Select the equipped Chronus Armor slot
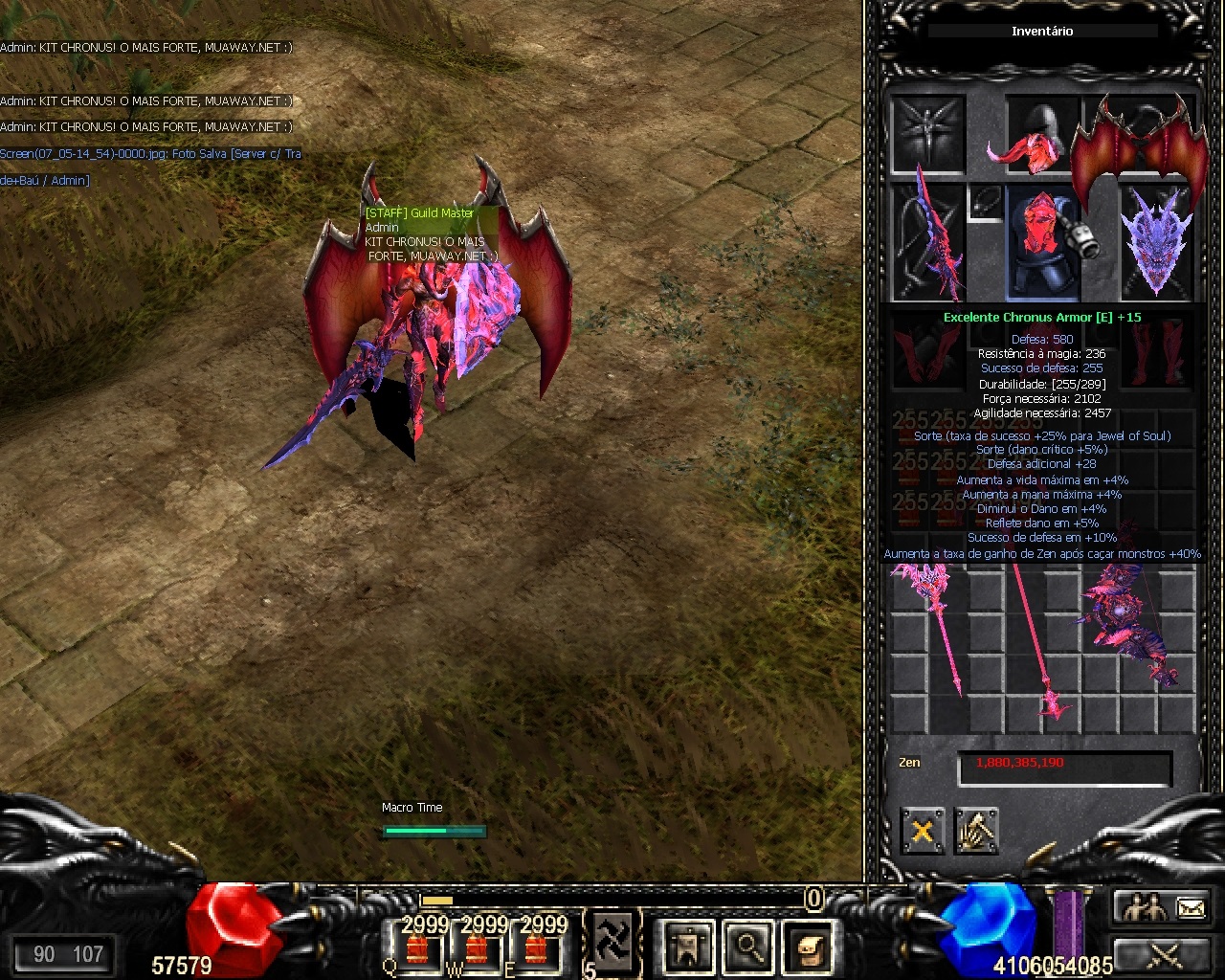The height and width of the screenshot is (980, 1225). click(1042, 241)
